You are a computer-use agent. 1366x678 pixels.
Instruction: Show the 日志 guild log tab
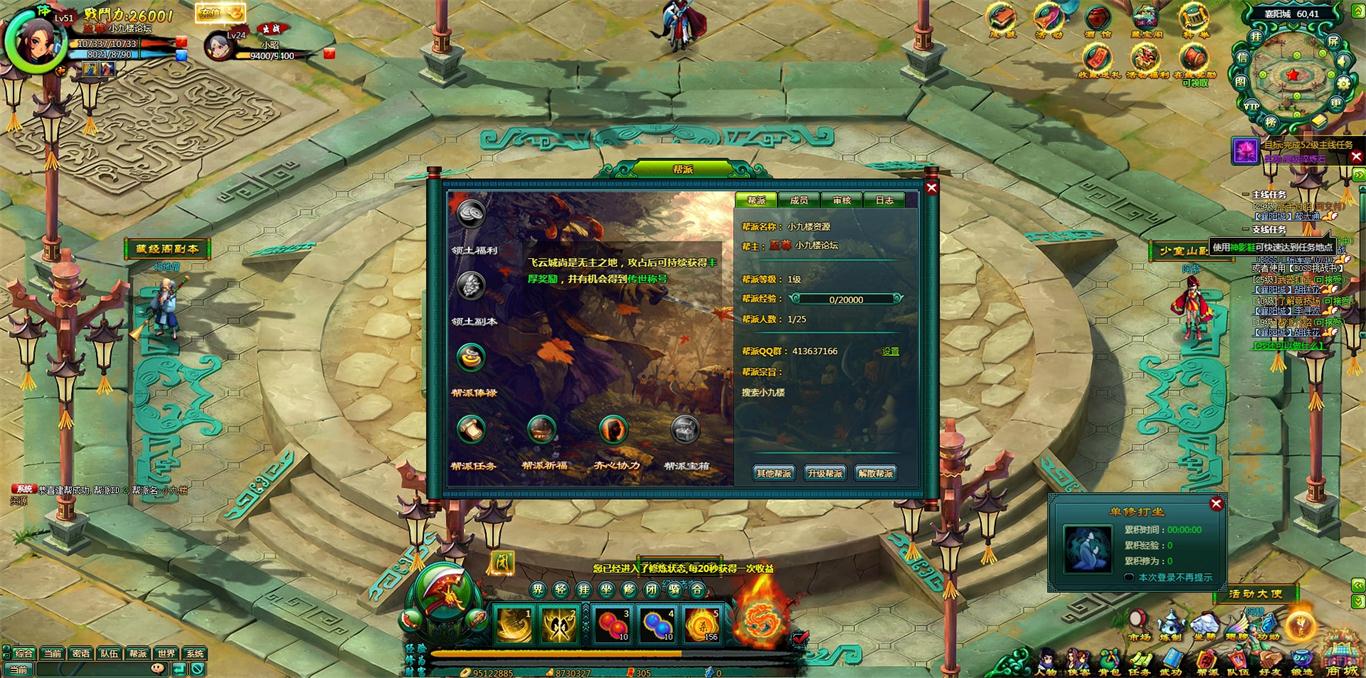(884, 200)
